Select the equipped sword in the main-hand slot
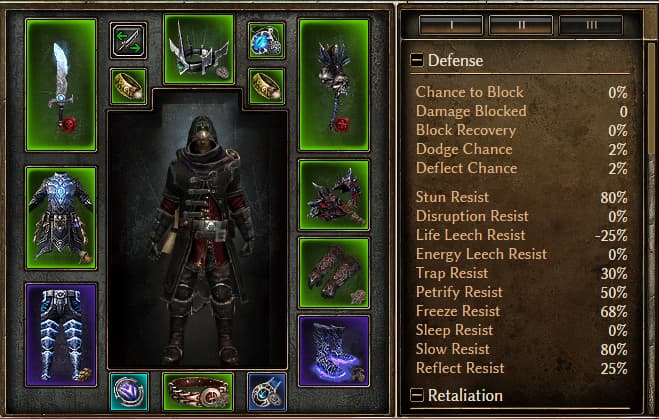Image resolution: width=659 pixels, height=419 pixels. 61,88
